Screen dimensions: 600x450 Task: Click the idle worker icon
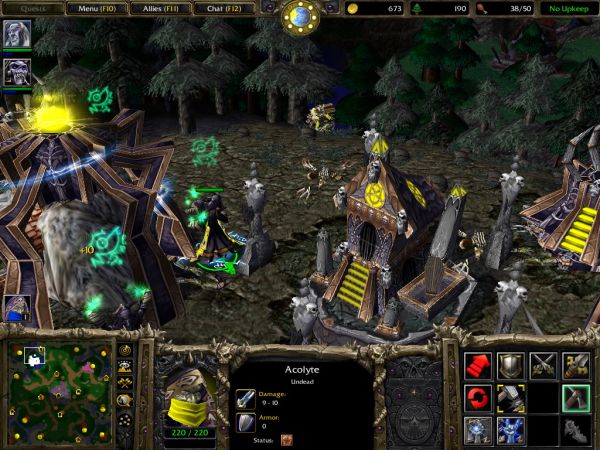pos(17,307)
